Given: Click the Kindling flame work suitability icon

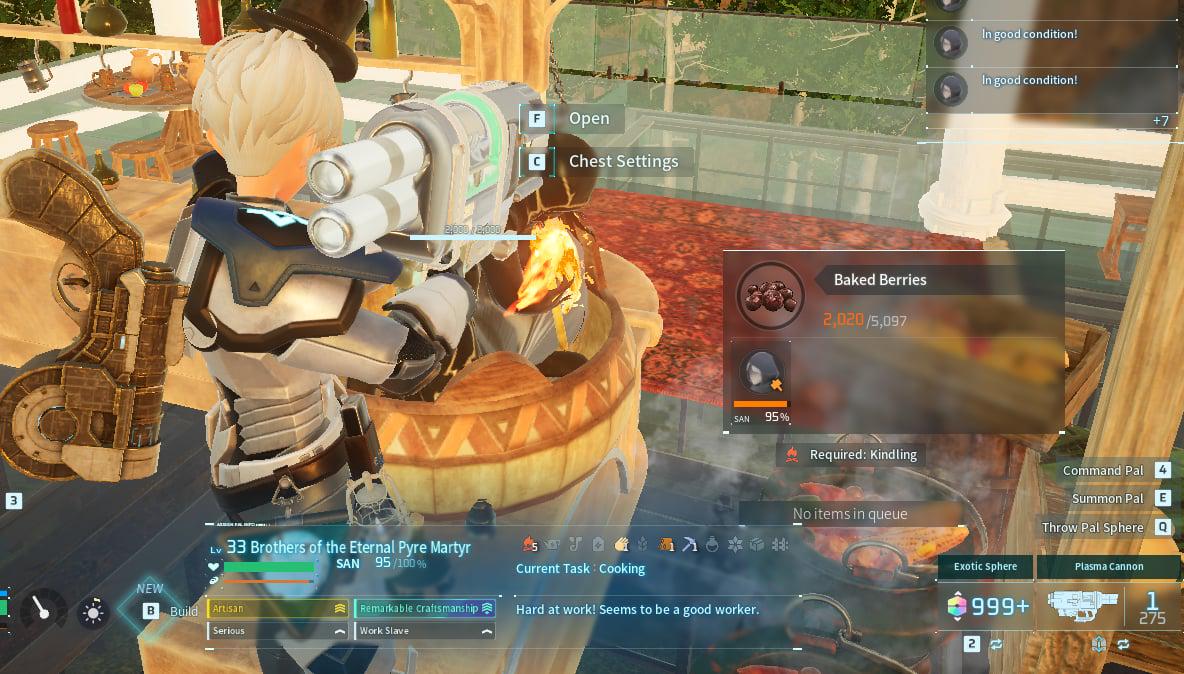Looking at the screenshot, I should 530,544.
